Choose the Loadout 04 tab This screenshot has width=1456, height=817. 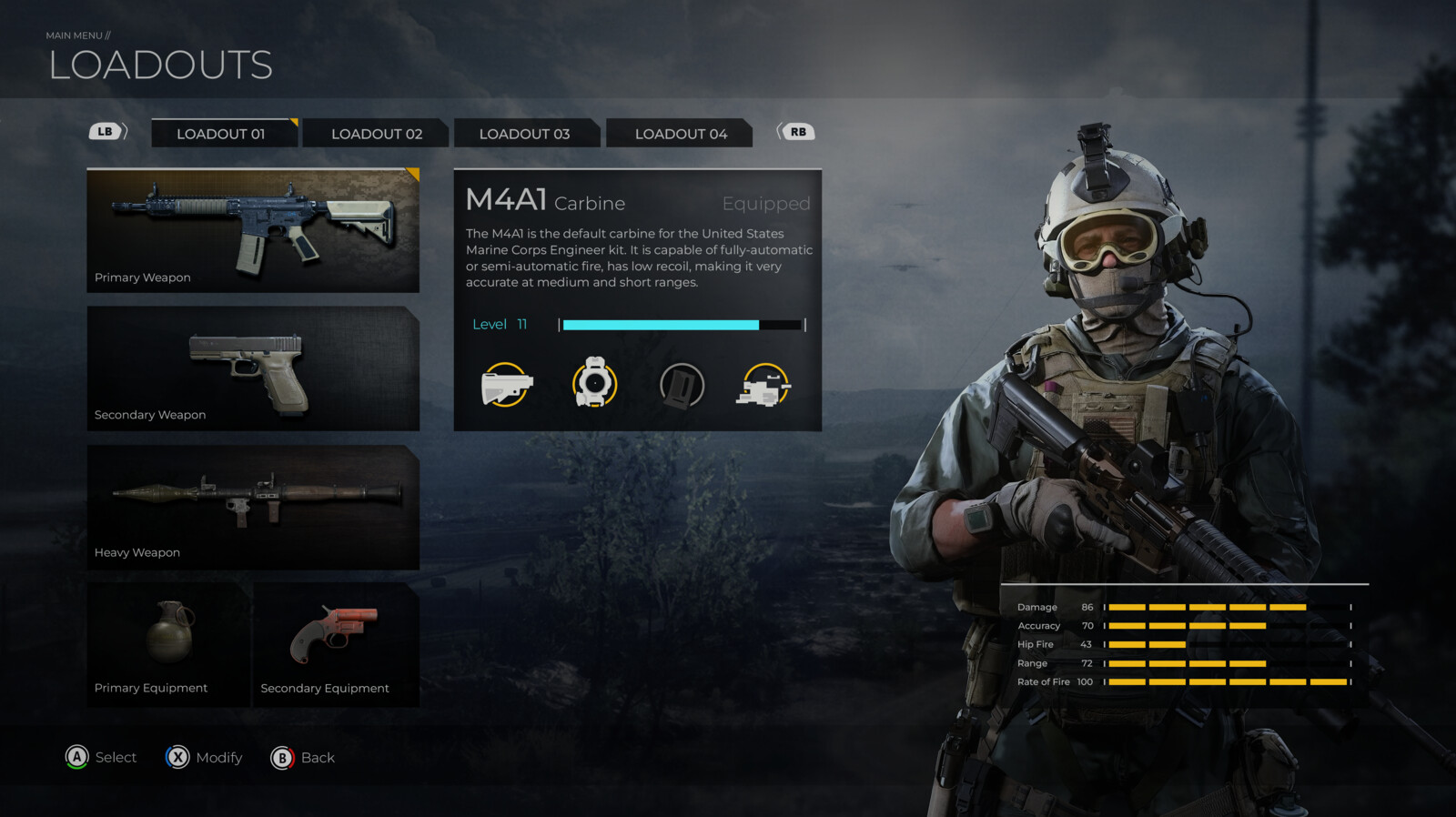[680, 134]
